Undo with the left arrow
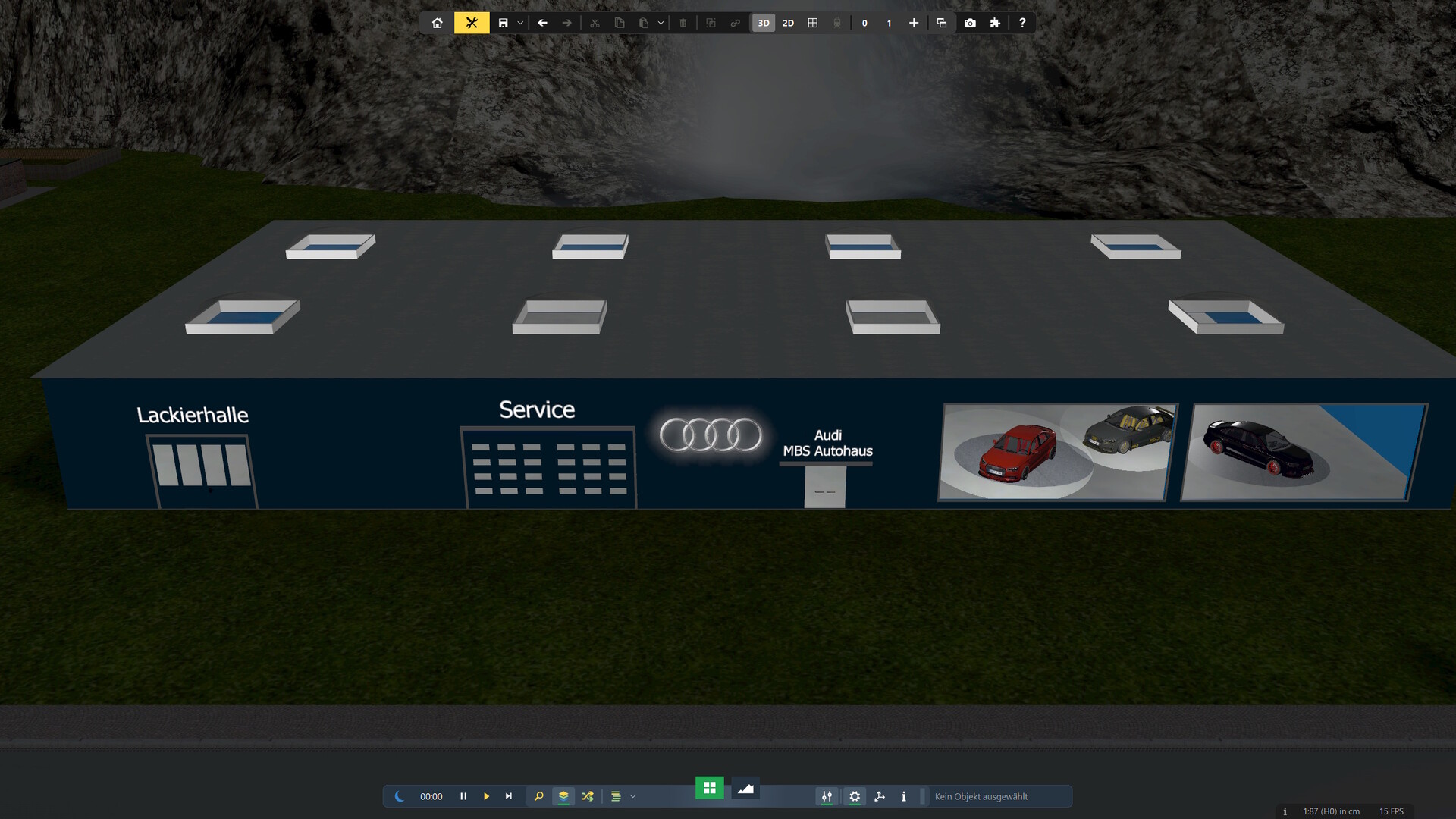 click(x=542, y=23)
